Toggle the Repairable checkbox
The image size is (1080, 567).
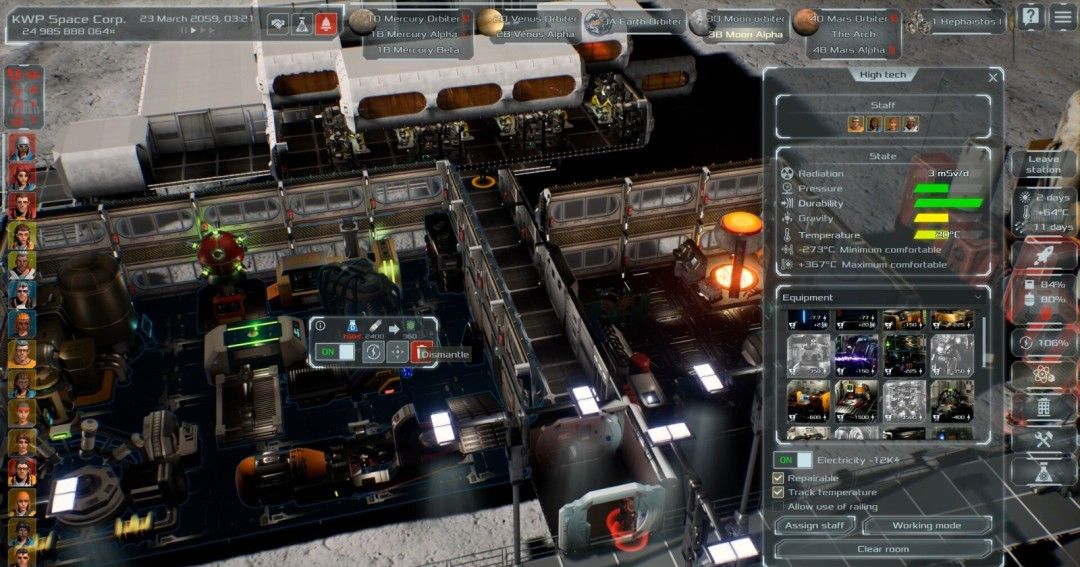point(779,478)
